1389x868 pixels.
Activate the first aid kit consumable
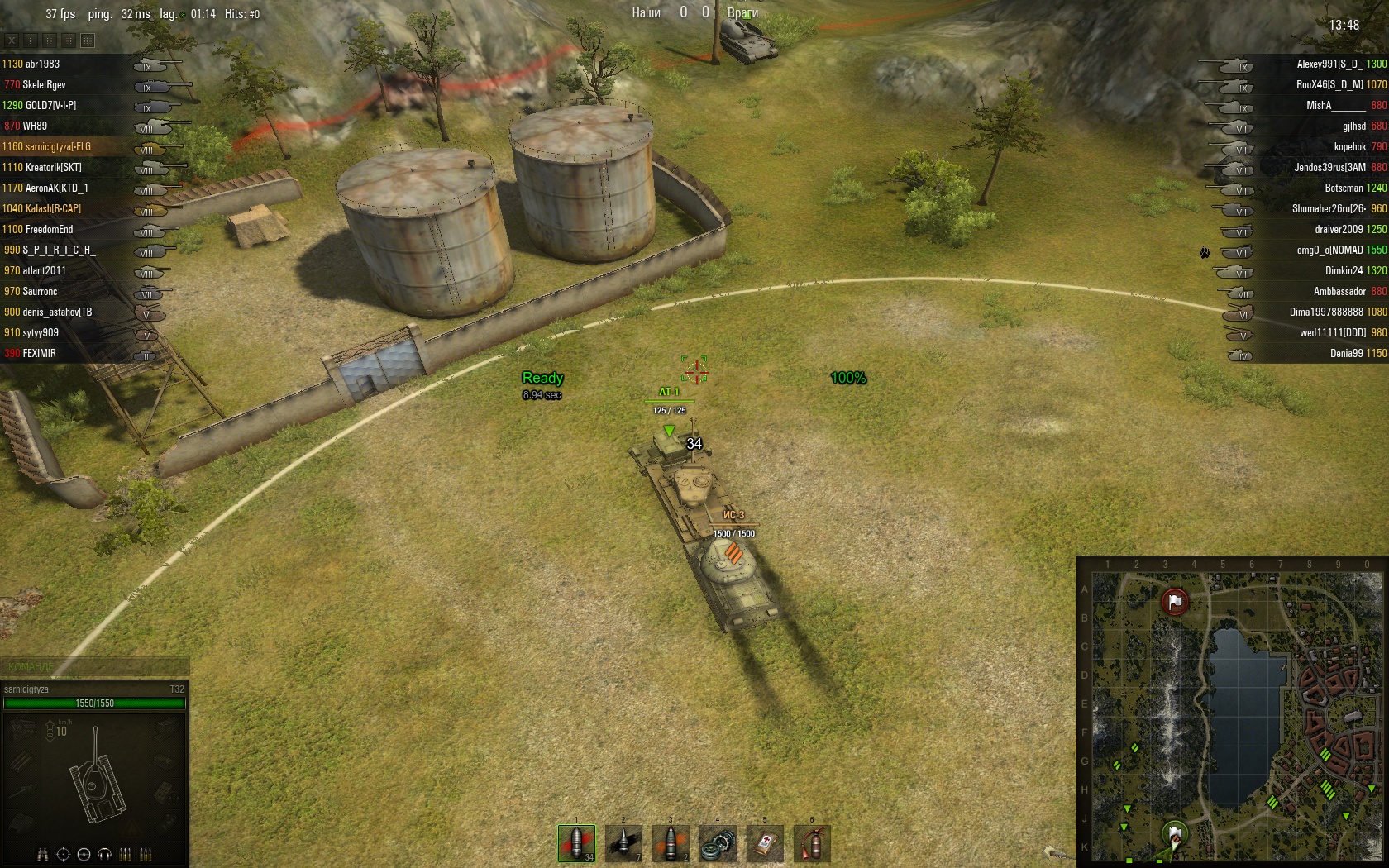pos(765,843)
